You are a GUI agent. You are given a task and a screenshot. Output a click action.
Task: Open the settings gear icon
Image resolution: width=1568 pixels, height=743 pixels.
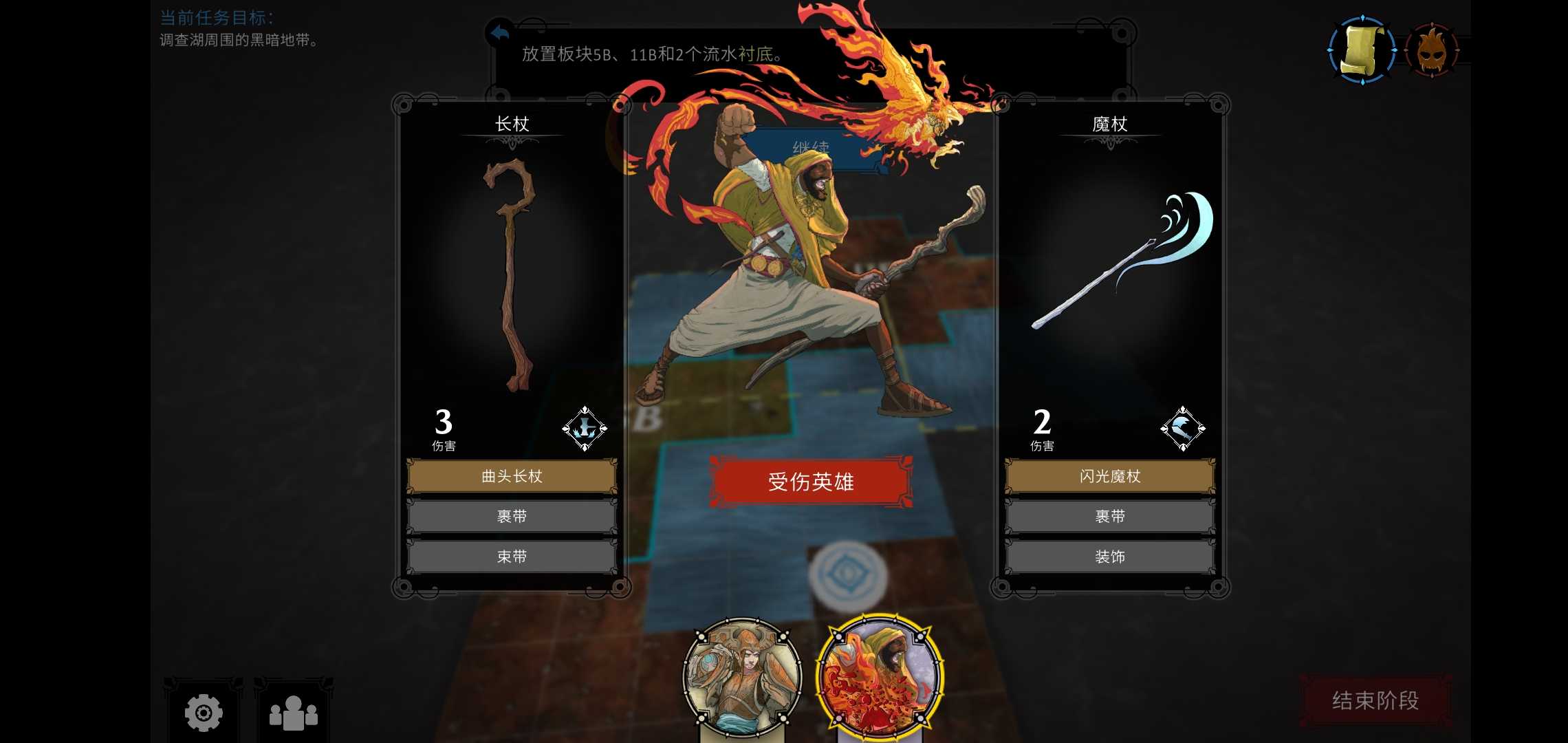pyautogui.click(x=202, y=713)
